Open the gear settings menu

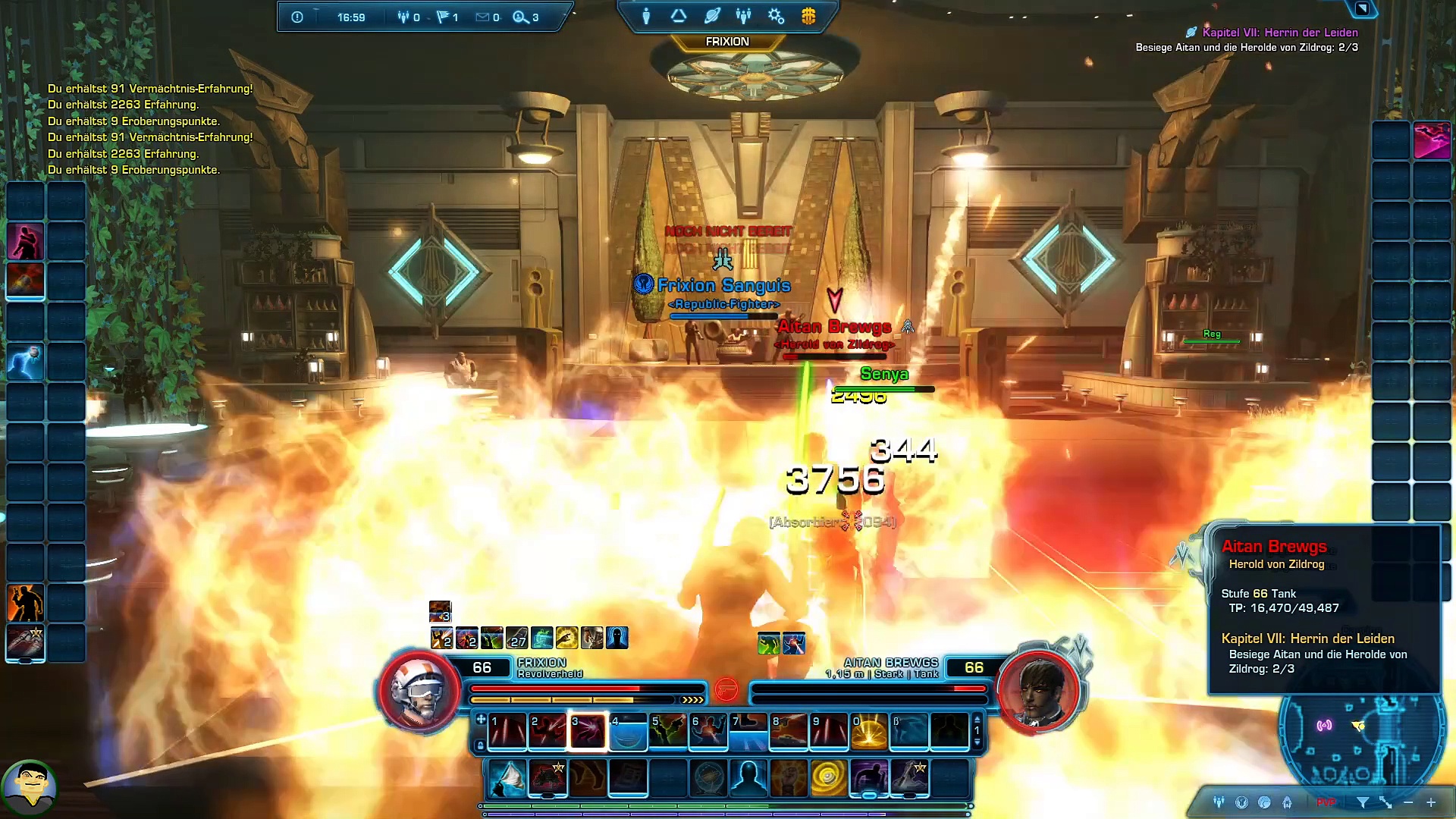pyautogui.click(x=776, y=16)
